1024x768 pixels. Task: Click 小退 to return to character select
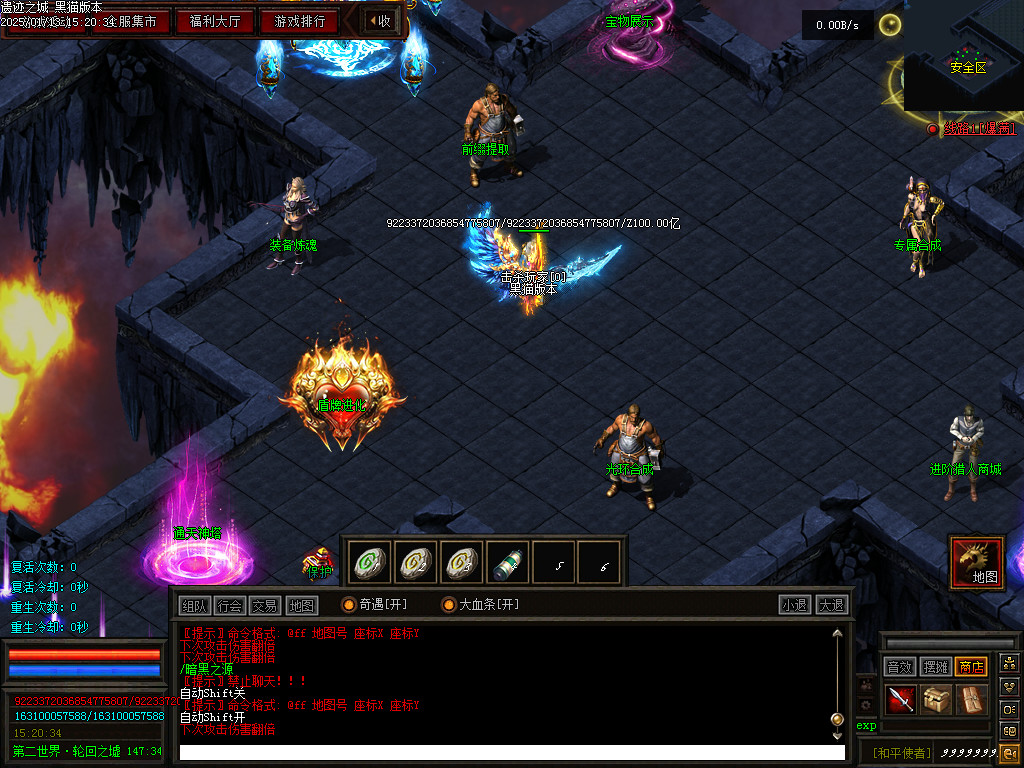click(795, 605)
